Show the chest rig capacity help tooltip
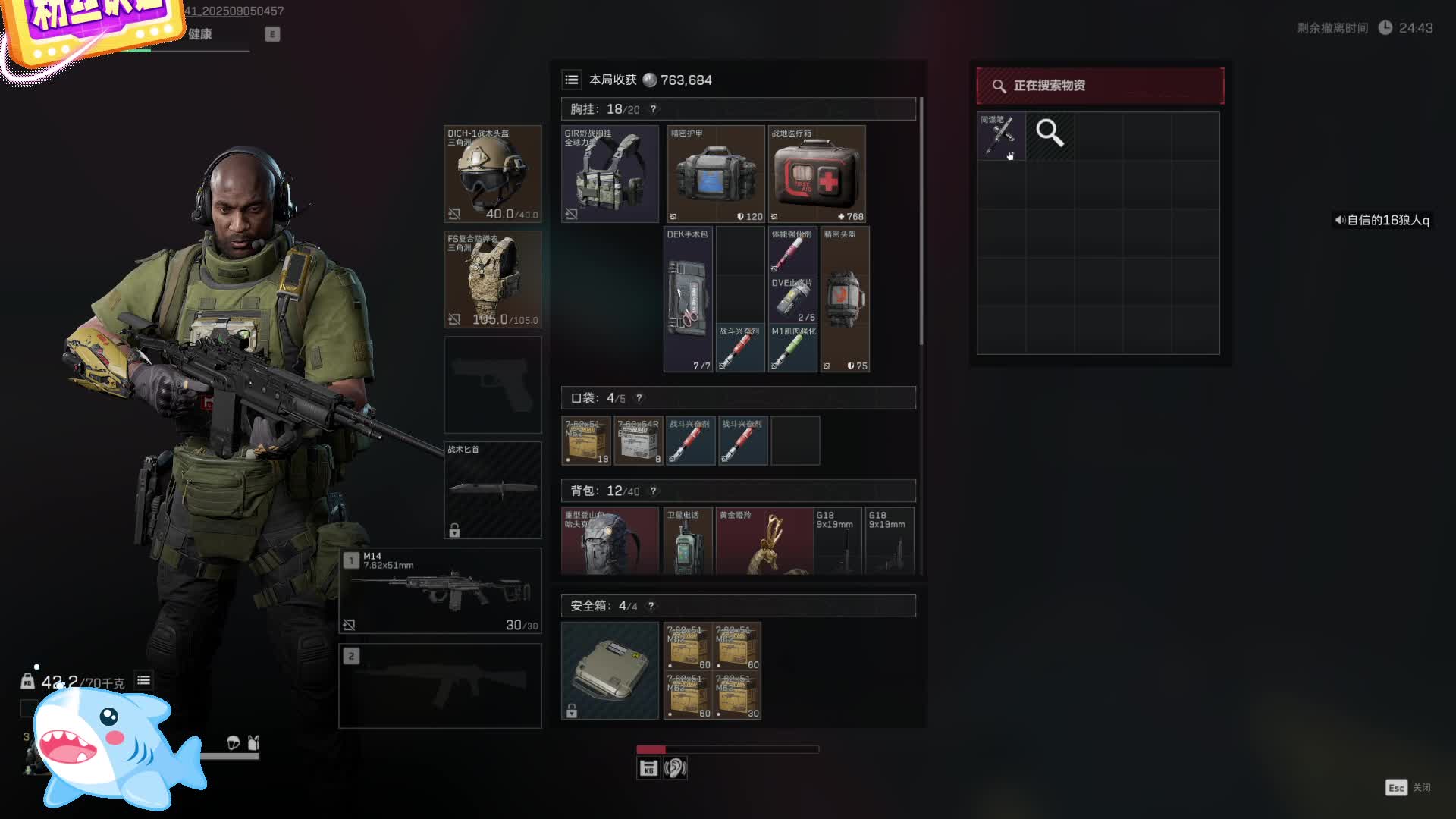The height and width of the screenshot is (819, 1456). point(653,109)
